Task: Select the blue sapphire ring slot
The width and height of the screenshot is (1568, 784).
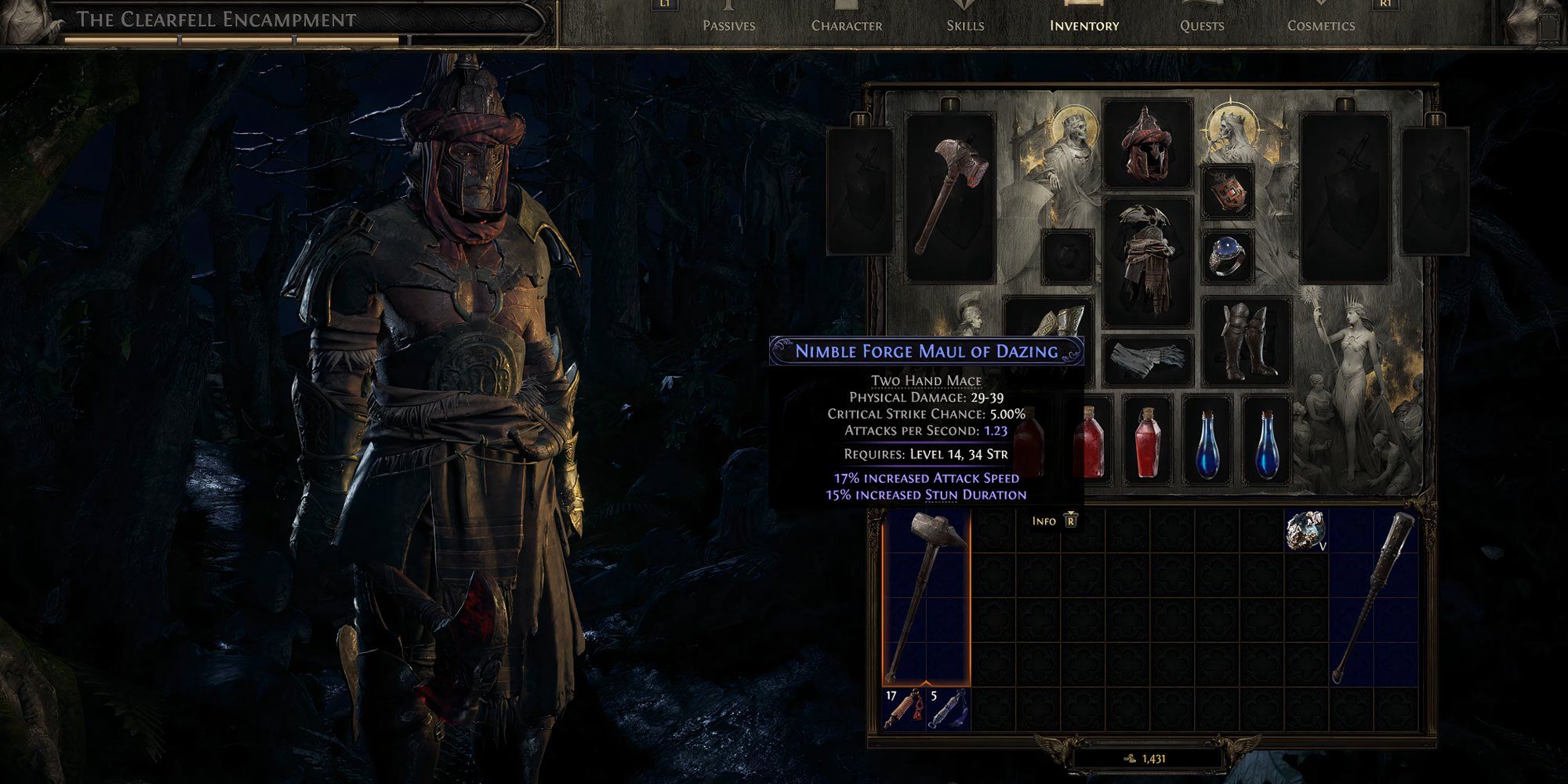Action: point(1227,256)
